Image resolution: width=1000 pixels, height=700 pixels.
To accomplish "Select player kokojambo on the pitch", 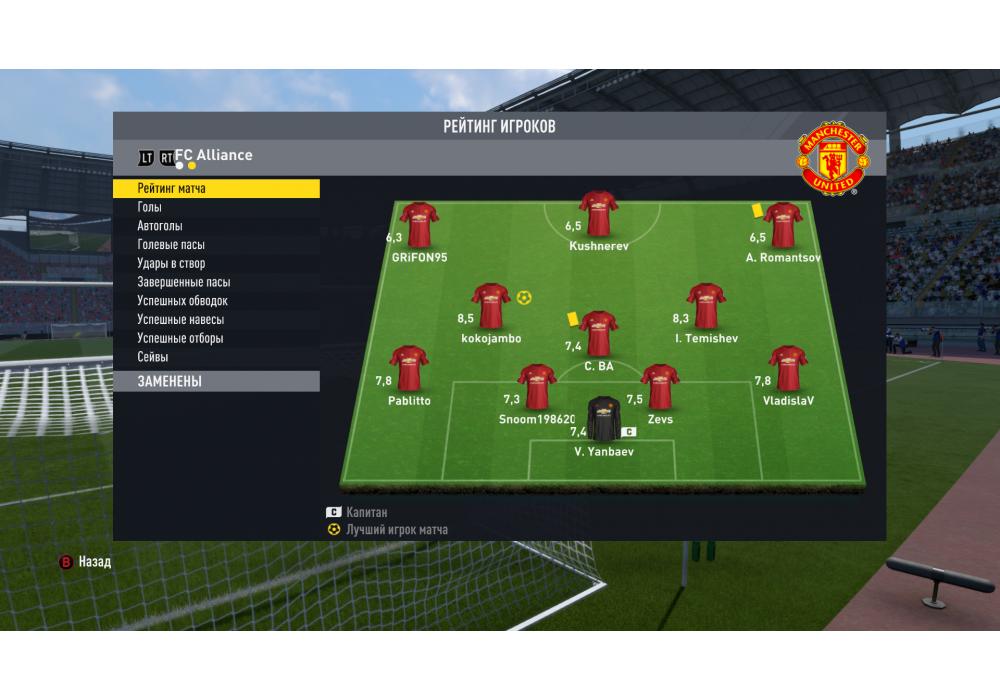I will (491, 305).
